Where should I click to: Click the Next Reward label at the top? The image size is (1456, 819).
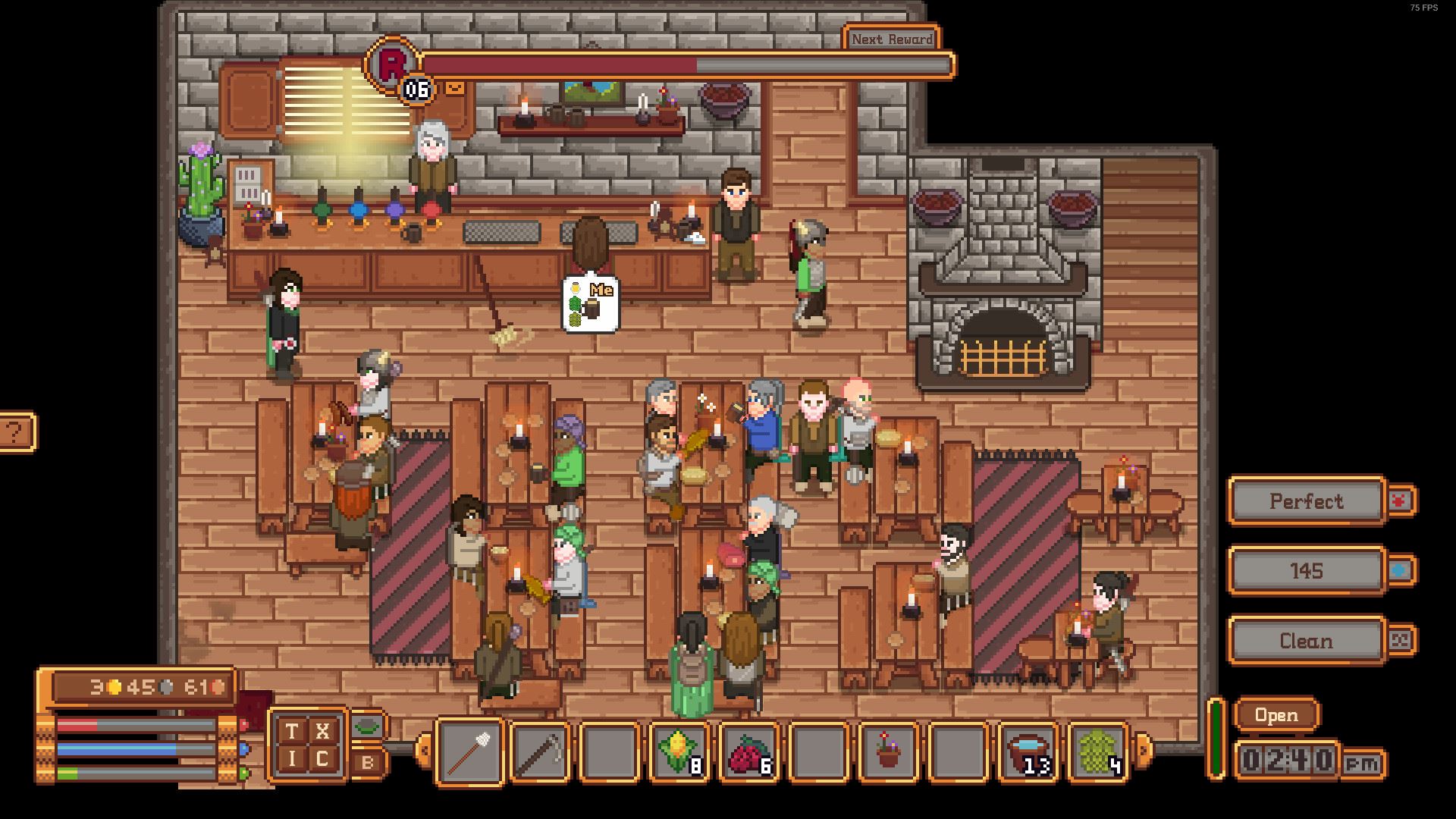[892, 38]
